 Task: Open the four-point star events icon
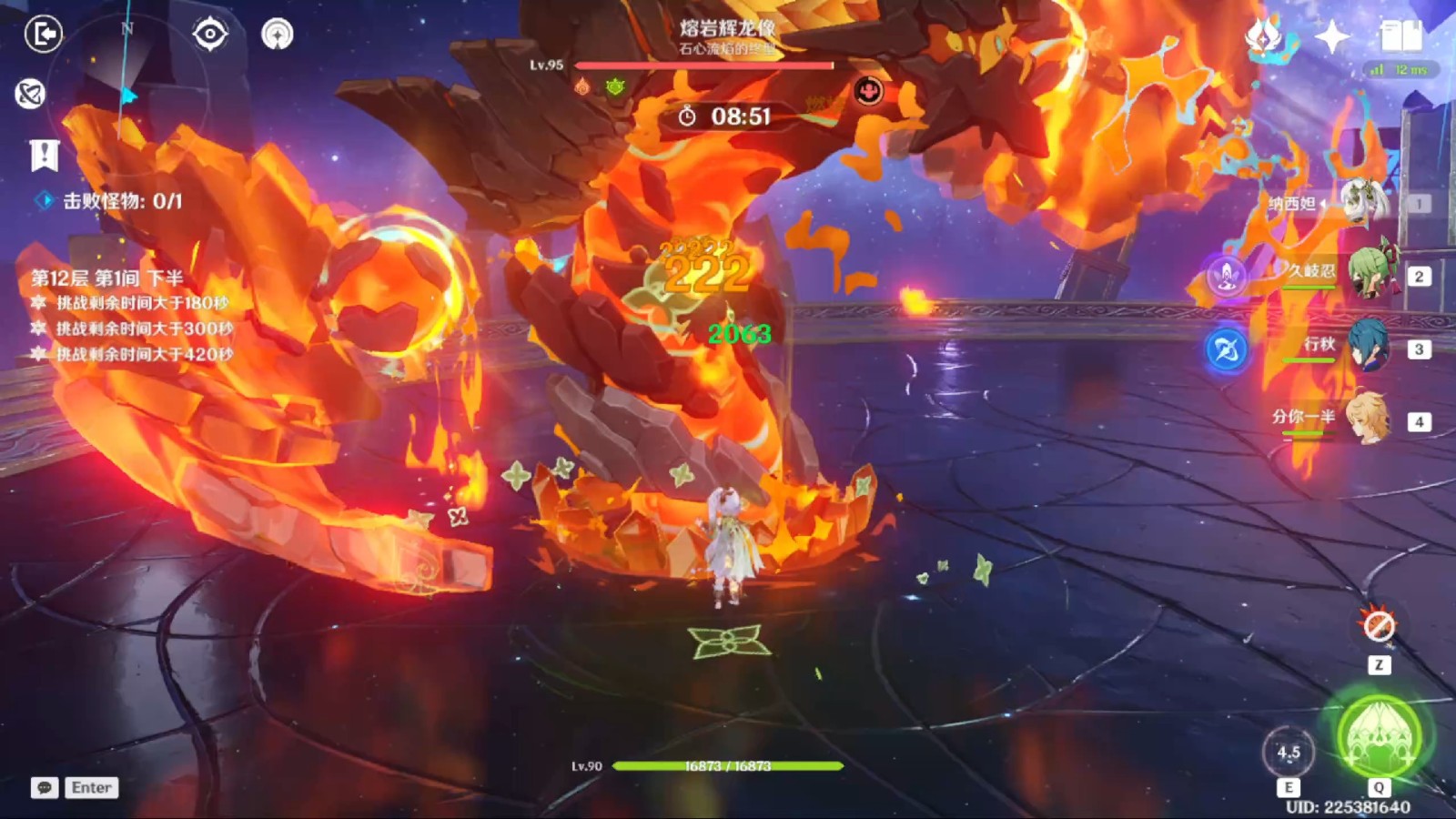point(1332,37)
